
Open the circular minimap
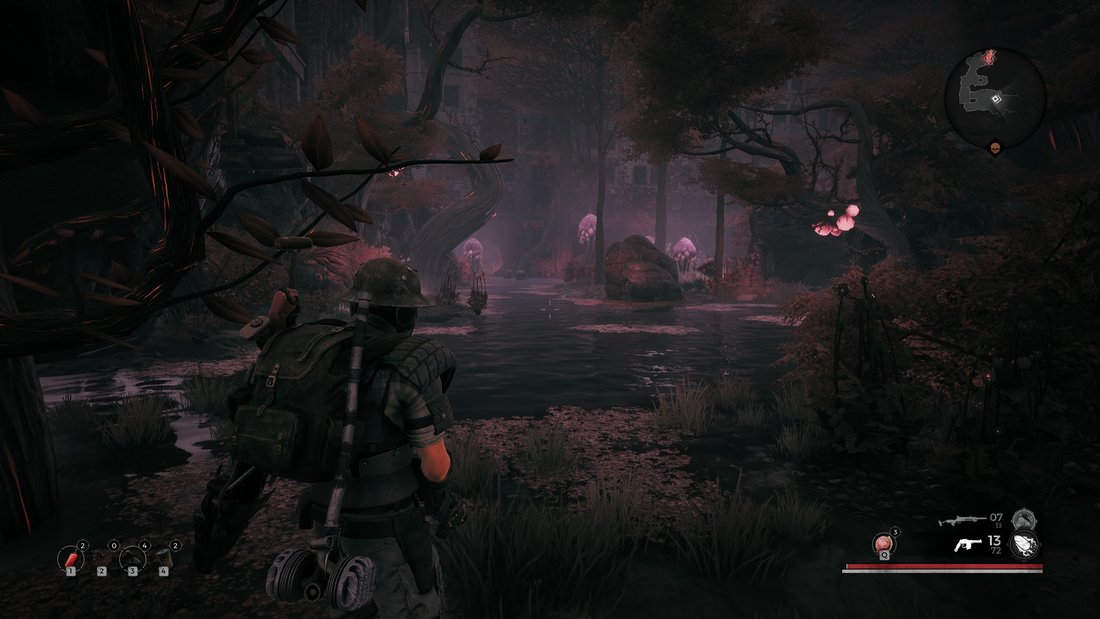[x=995, y=97]
